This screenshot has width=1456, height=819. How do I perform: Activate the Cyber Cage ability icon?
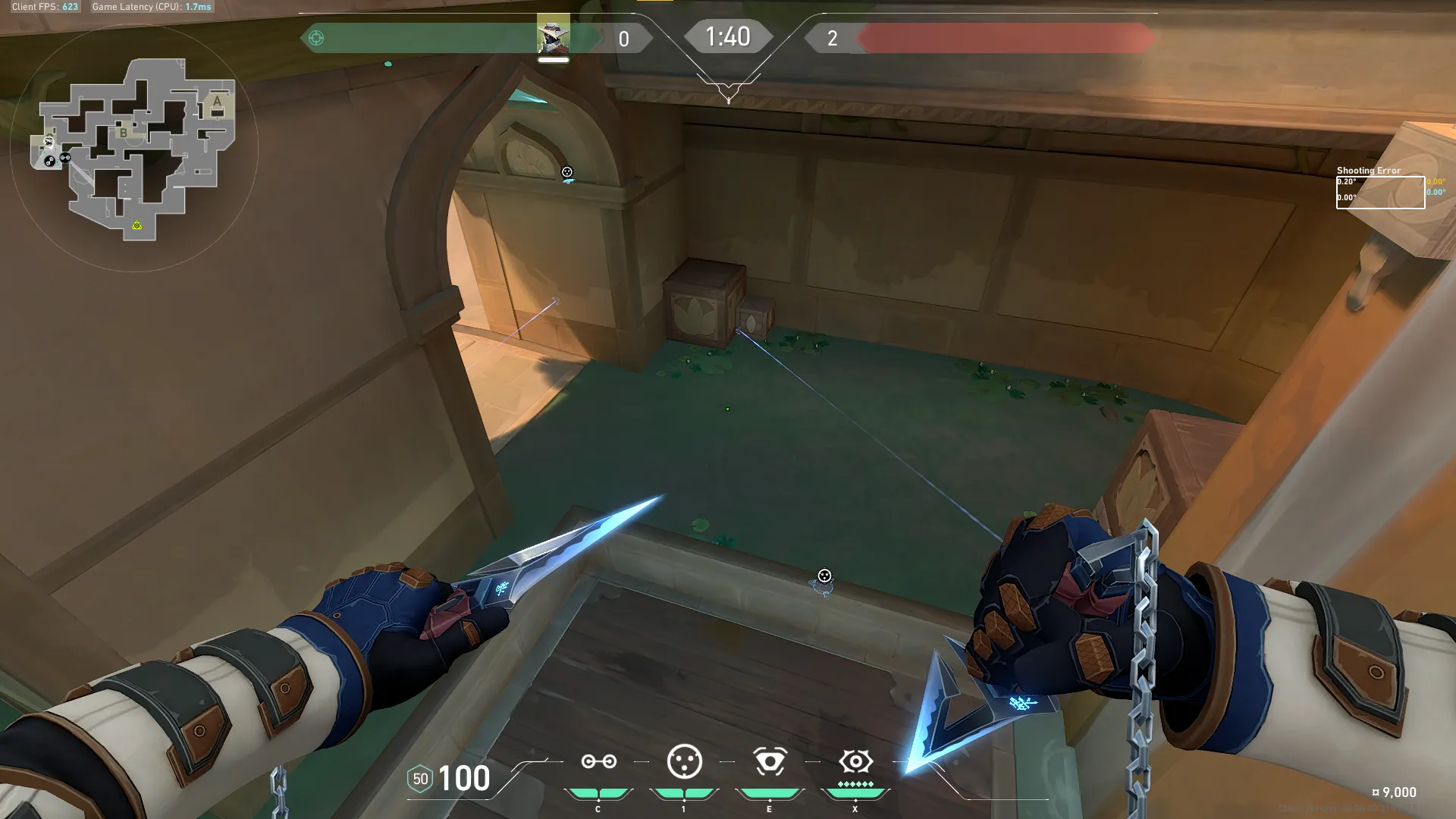tap(684, 761)
